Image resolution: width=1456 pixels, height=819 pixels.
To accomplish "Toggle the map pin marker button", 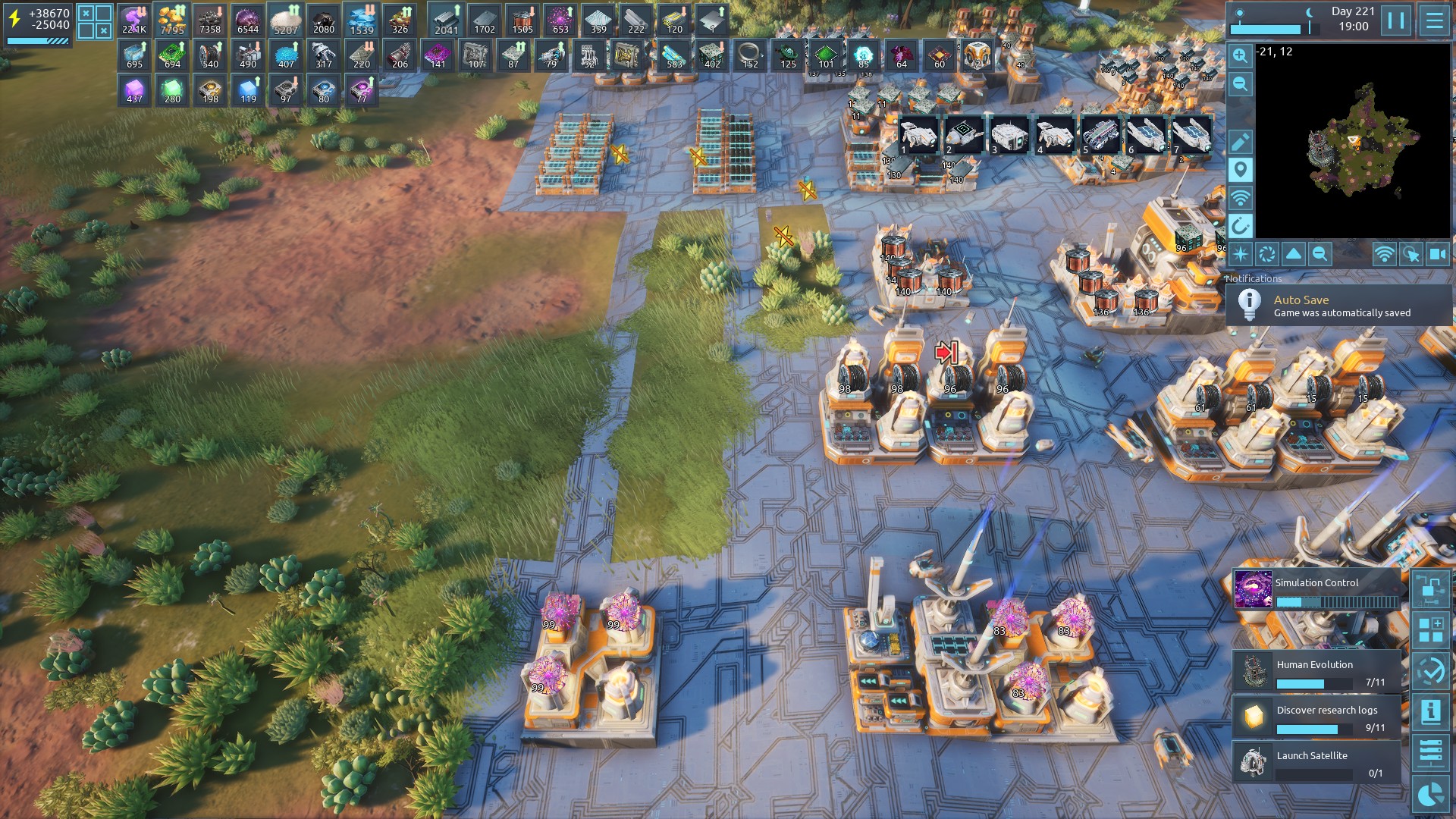I will pyautogui.click(x=1241, y=170).
